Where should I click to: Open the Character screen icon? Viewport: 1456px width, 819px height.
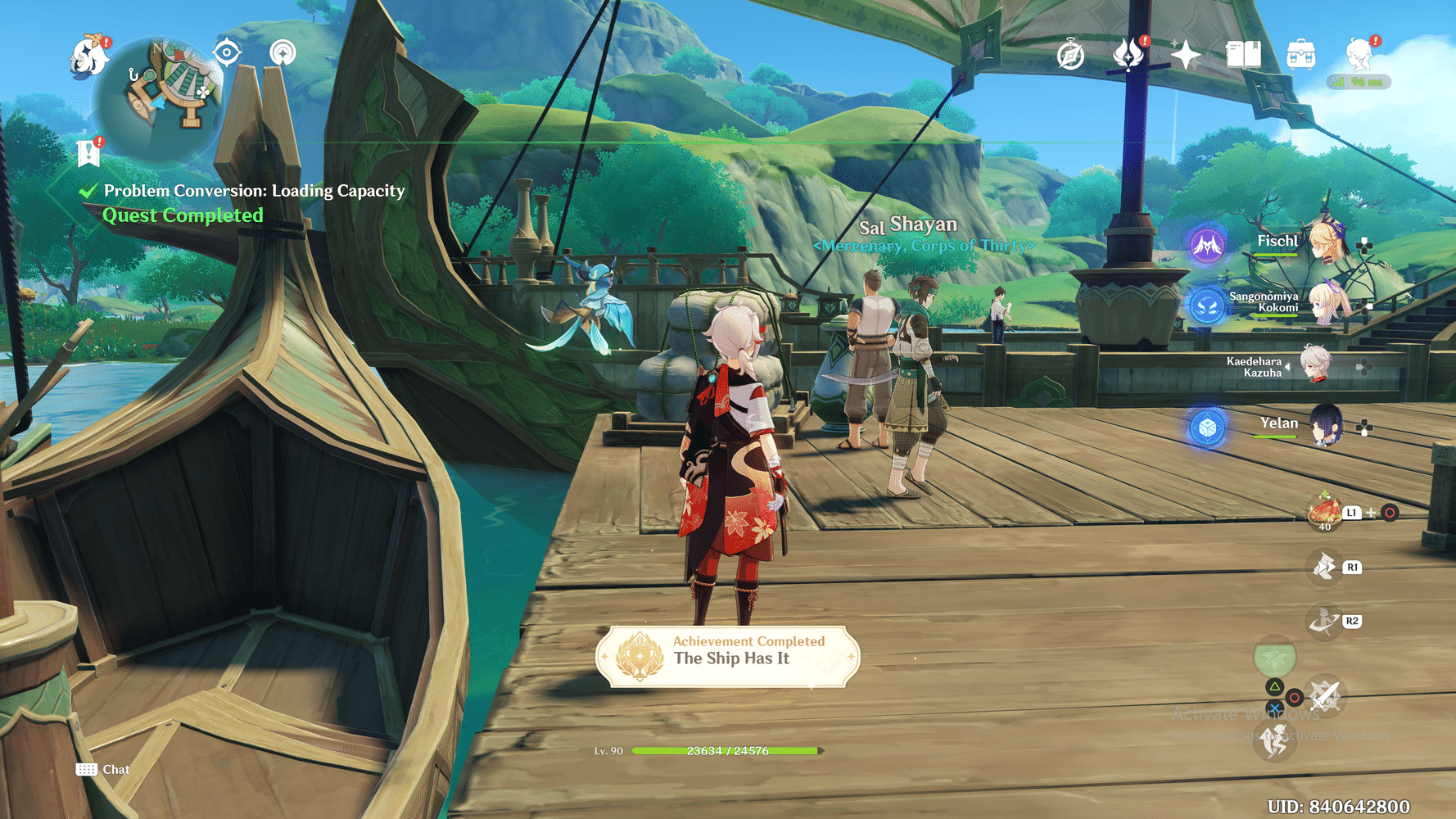click(x=1359, y=55)
